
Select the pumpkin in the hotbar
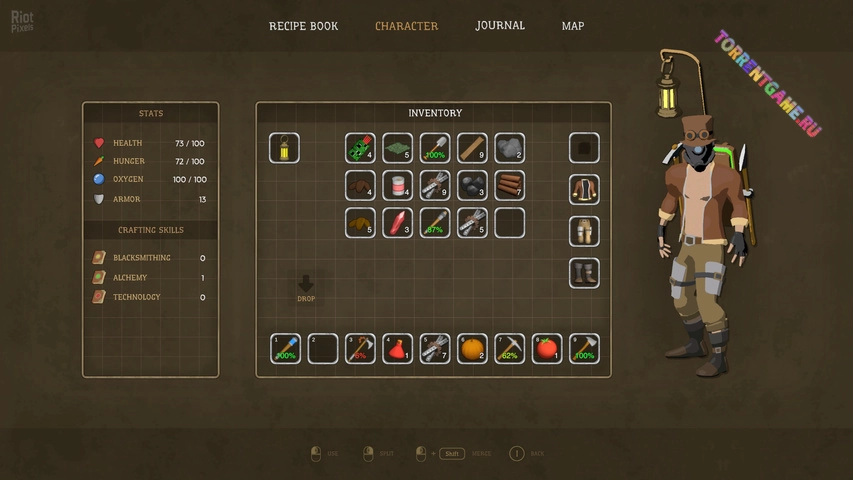pyautogui.click(x=473, y=348)
